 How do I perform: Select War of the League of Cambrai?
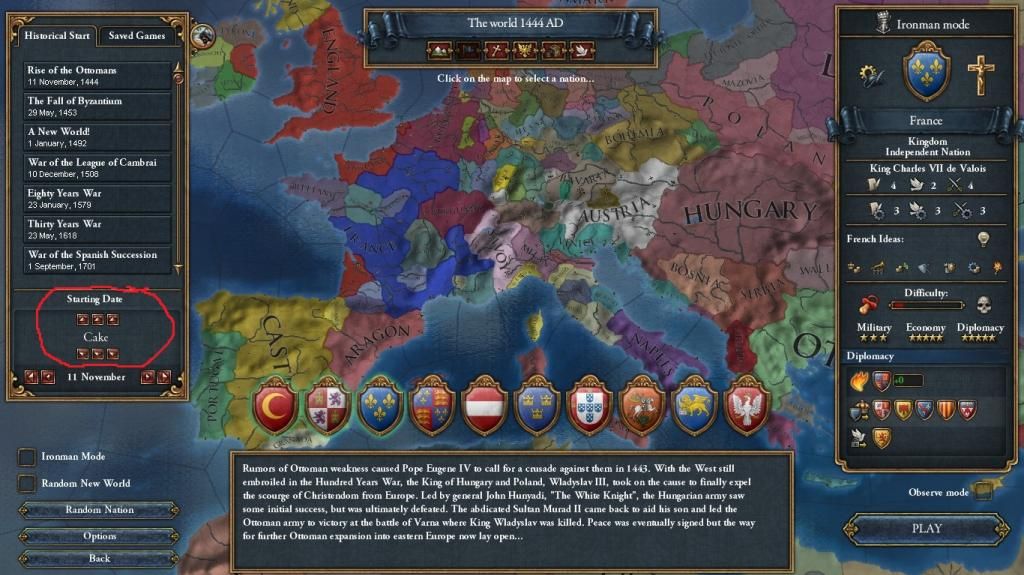pos(98,168)
